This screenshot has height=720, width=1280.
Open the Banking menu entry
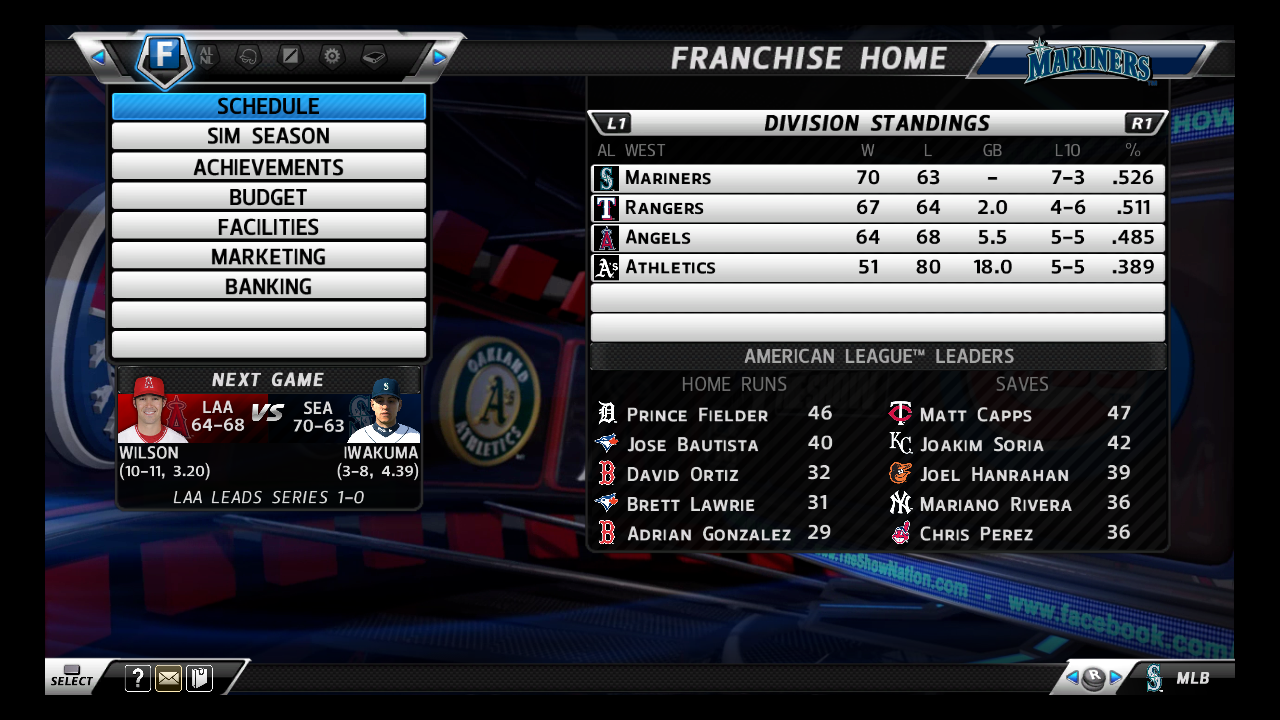tap(268, 287)
